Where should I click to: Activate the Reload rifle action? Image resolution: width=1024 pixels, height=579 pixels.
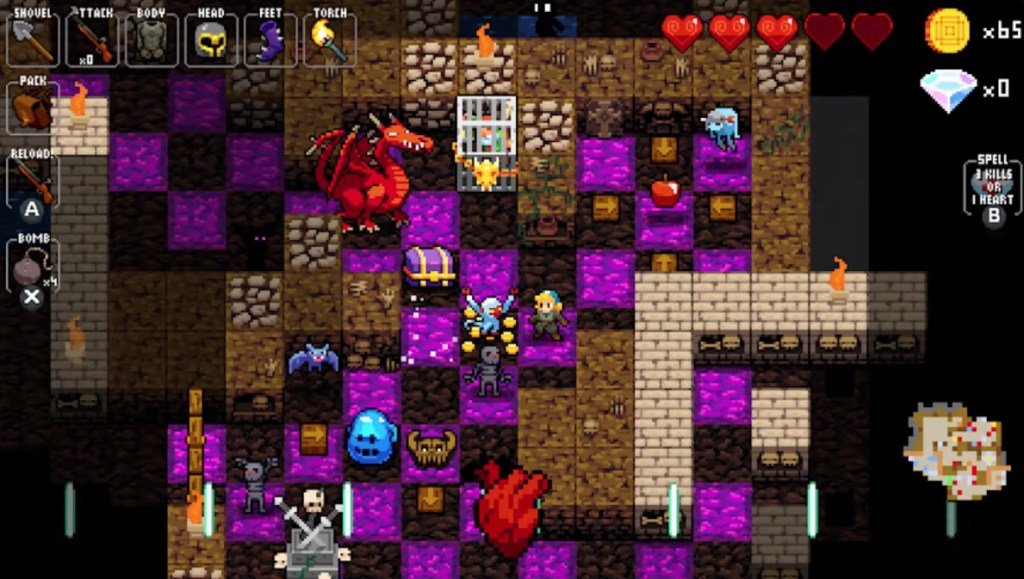tap(33, 181)
